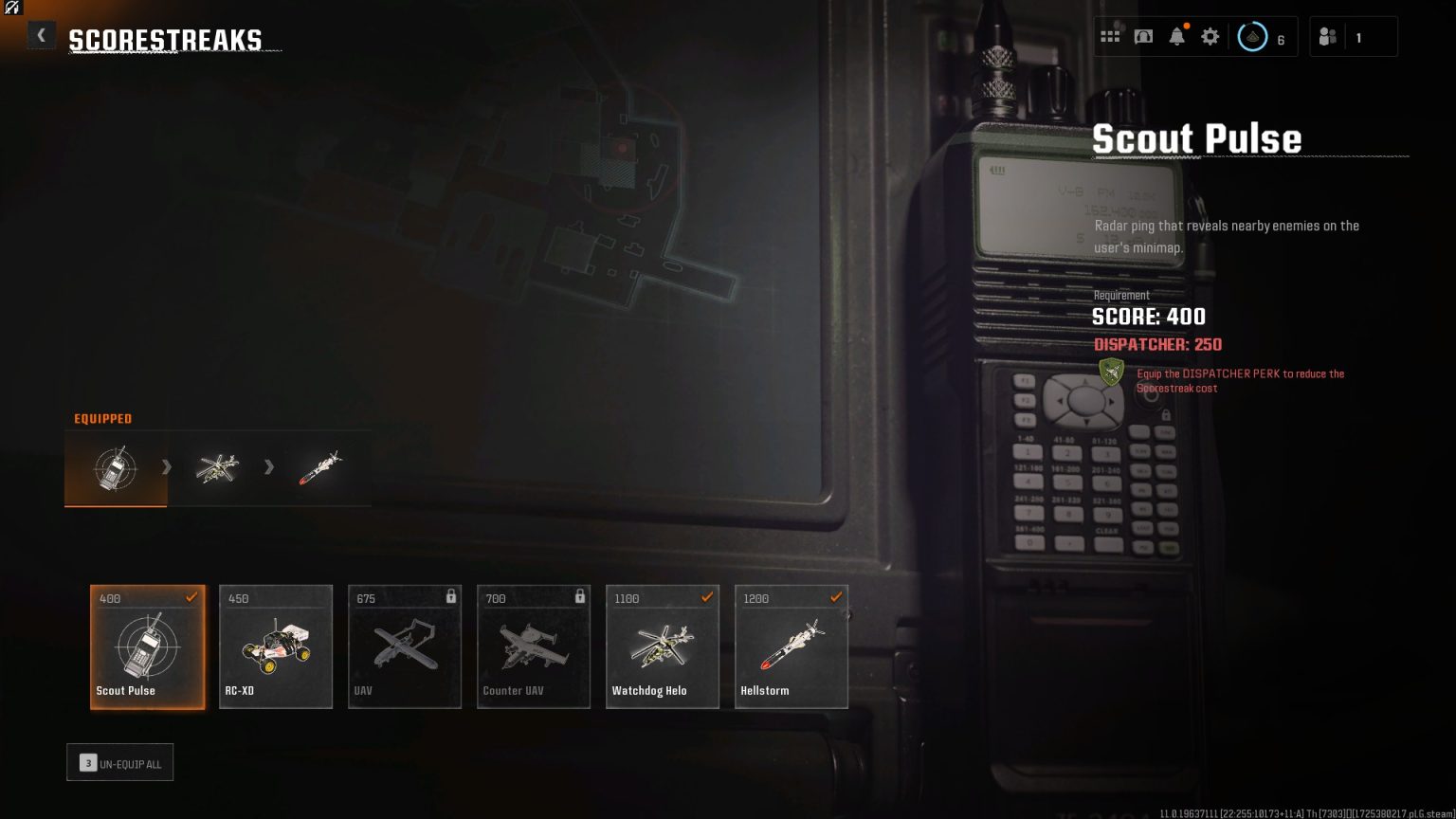Image resolution: width=1456 pixels, height=819 pixels.
Task: Click the locked UAV scorestreak
Action: (x=405, y=646)
